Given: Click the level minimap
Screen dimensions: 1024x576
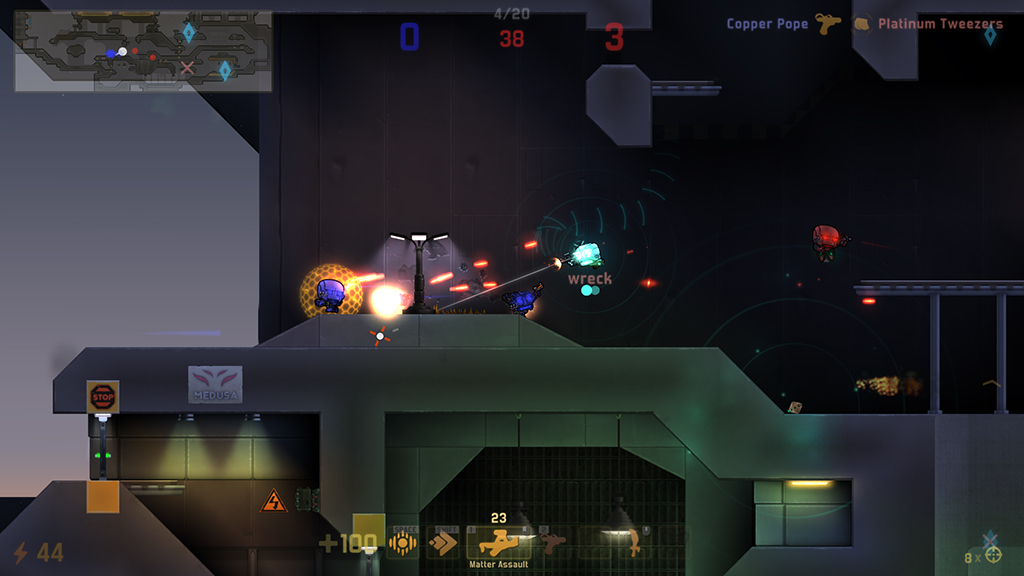Looking at the screenshot, I should point(143,52).
